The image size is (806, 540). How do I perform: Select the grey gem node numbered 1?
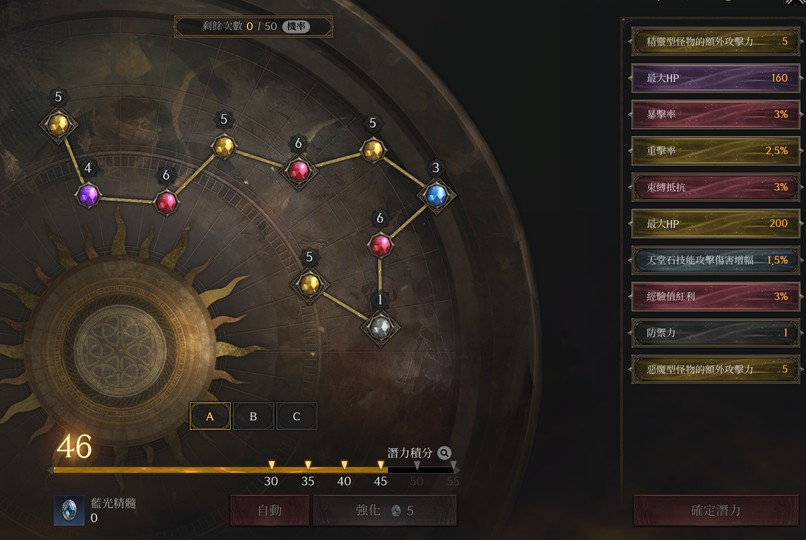tap(380, 326)
